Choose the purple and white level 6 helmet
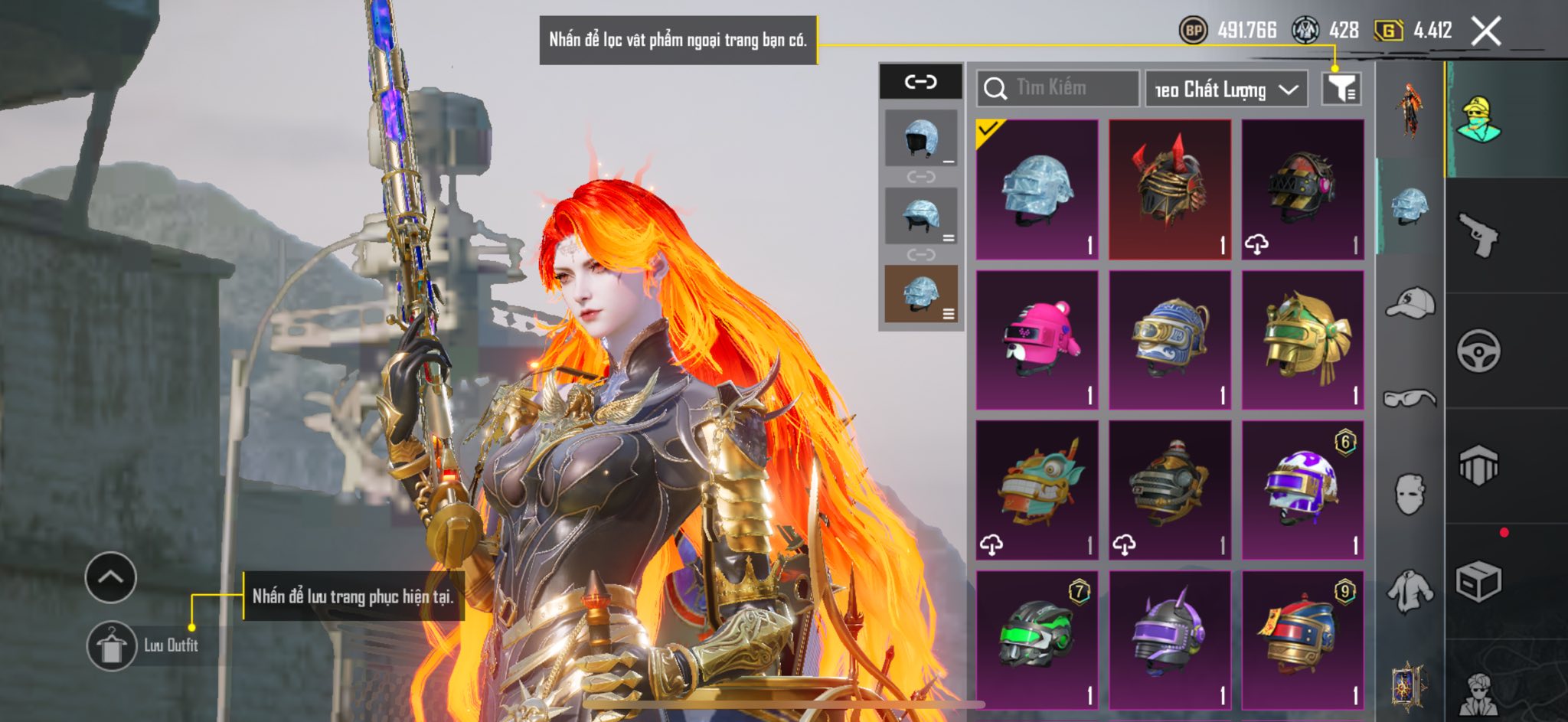Image resolution: width=1568 pixels, height=722 pixels. pyautogui.click(x=1302, y=489)
